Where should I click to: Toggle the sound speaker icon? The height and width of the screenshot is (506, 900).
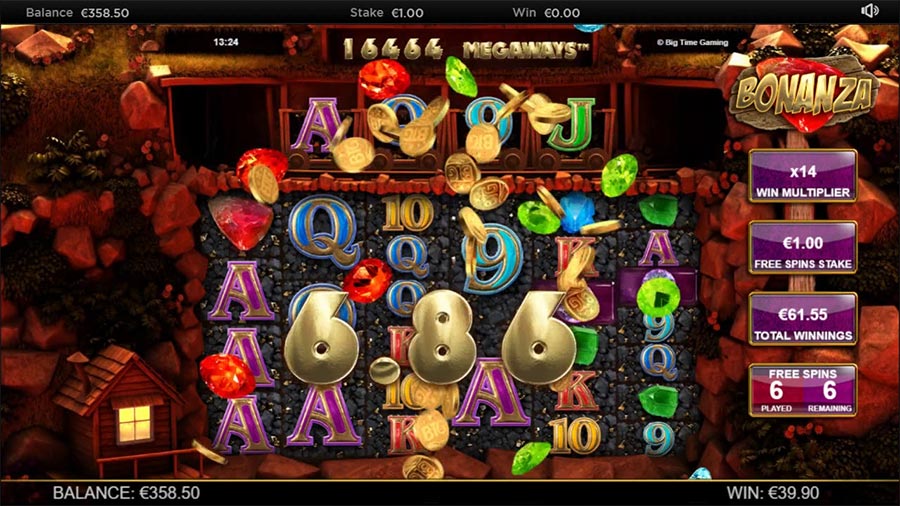pyautogui.click(x=869, y=11)
